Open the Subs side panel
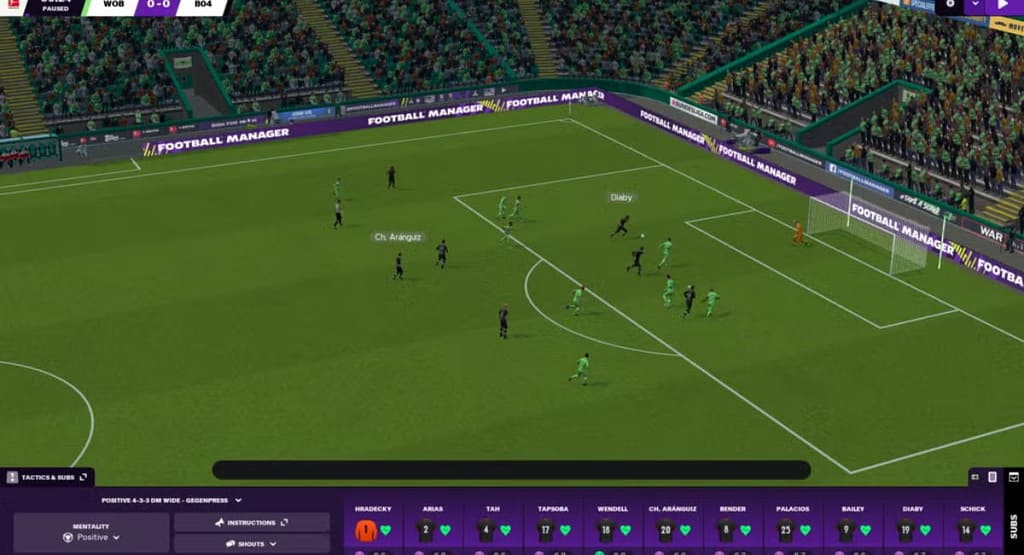The image size is (1024, 555). point(1013,525)
